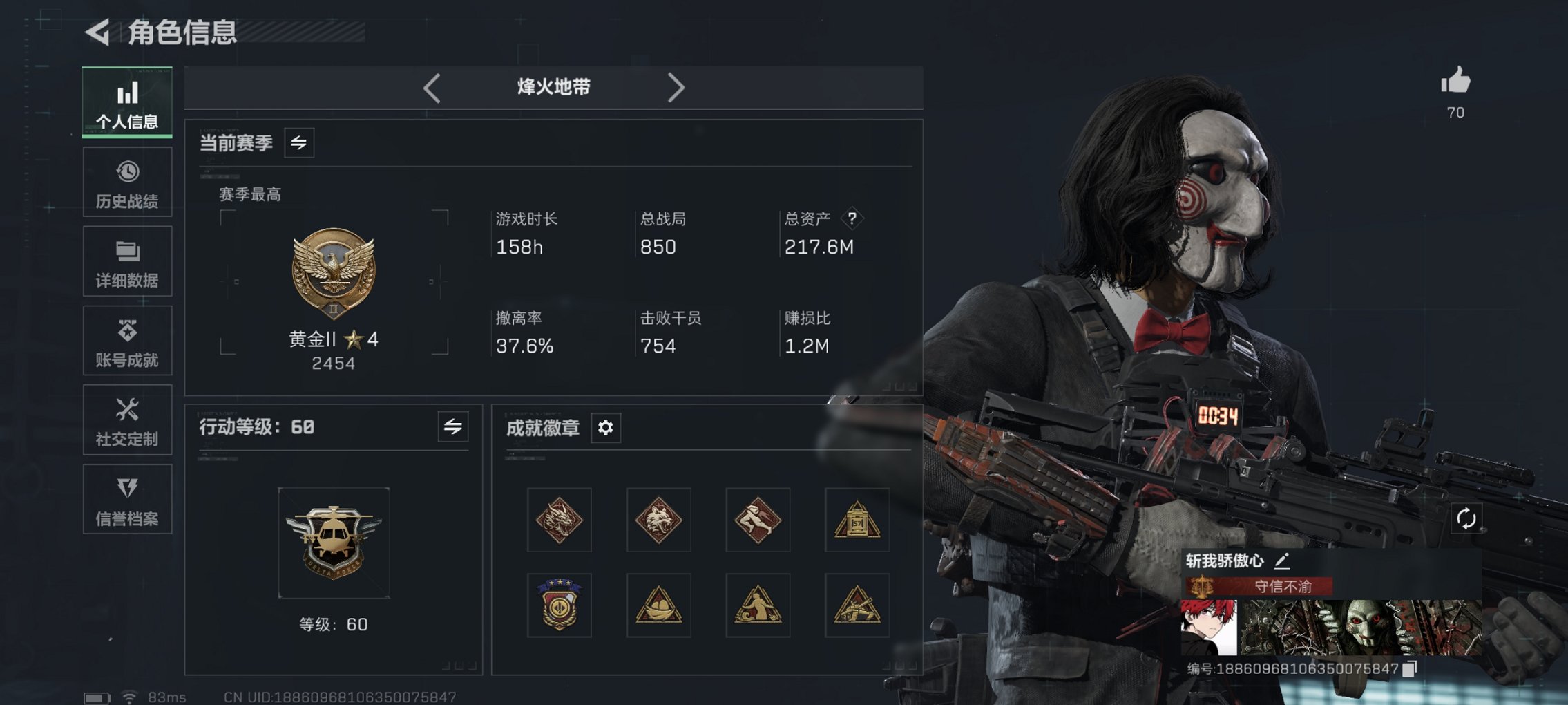Viewport: 1568px width, 705px height.
Task: Toggle the 行动等级 display switch icon
Action: (452, 427)
